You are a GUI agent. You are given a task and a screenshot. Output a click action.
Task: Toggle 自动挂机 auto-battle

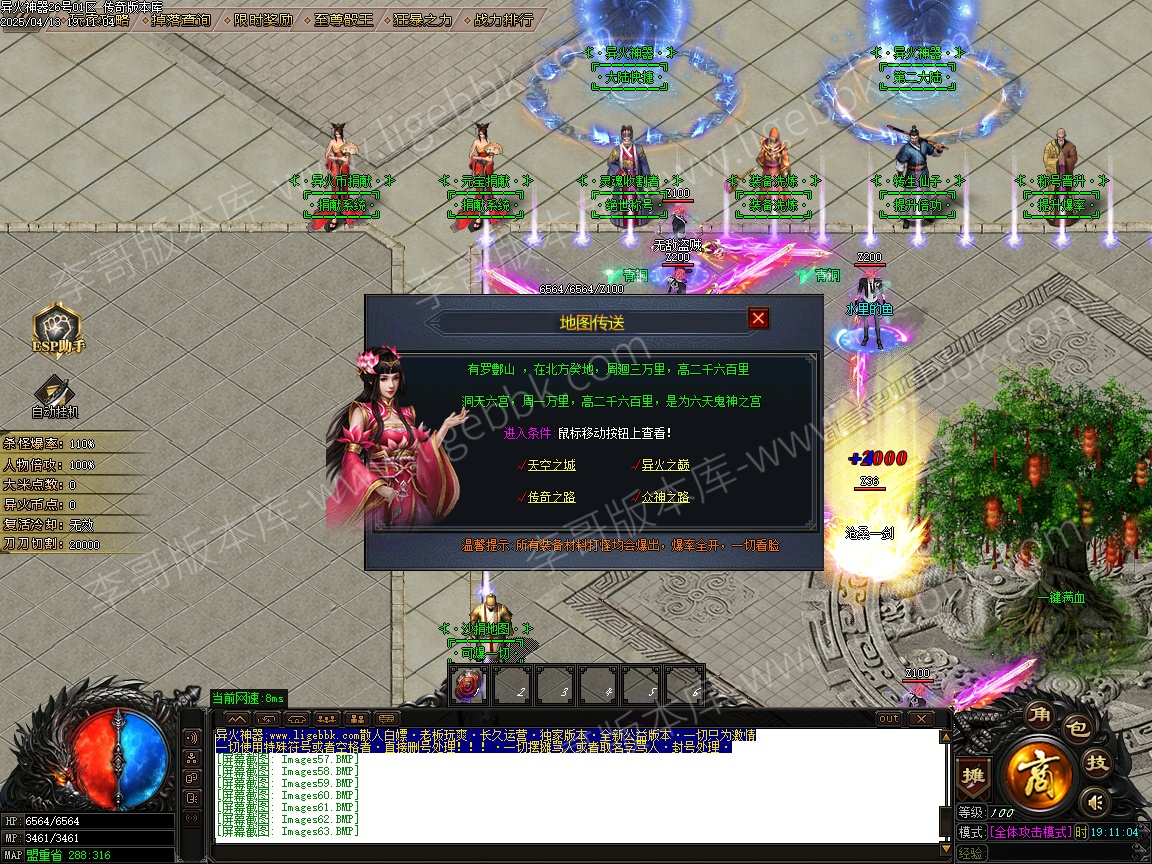tap(54, 394)
